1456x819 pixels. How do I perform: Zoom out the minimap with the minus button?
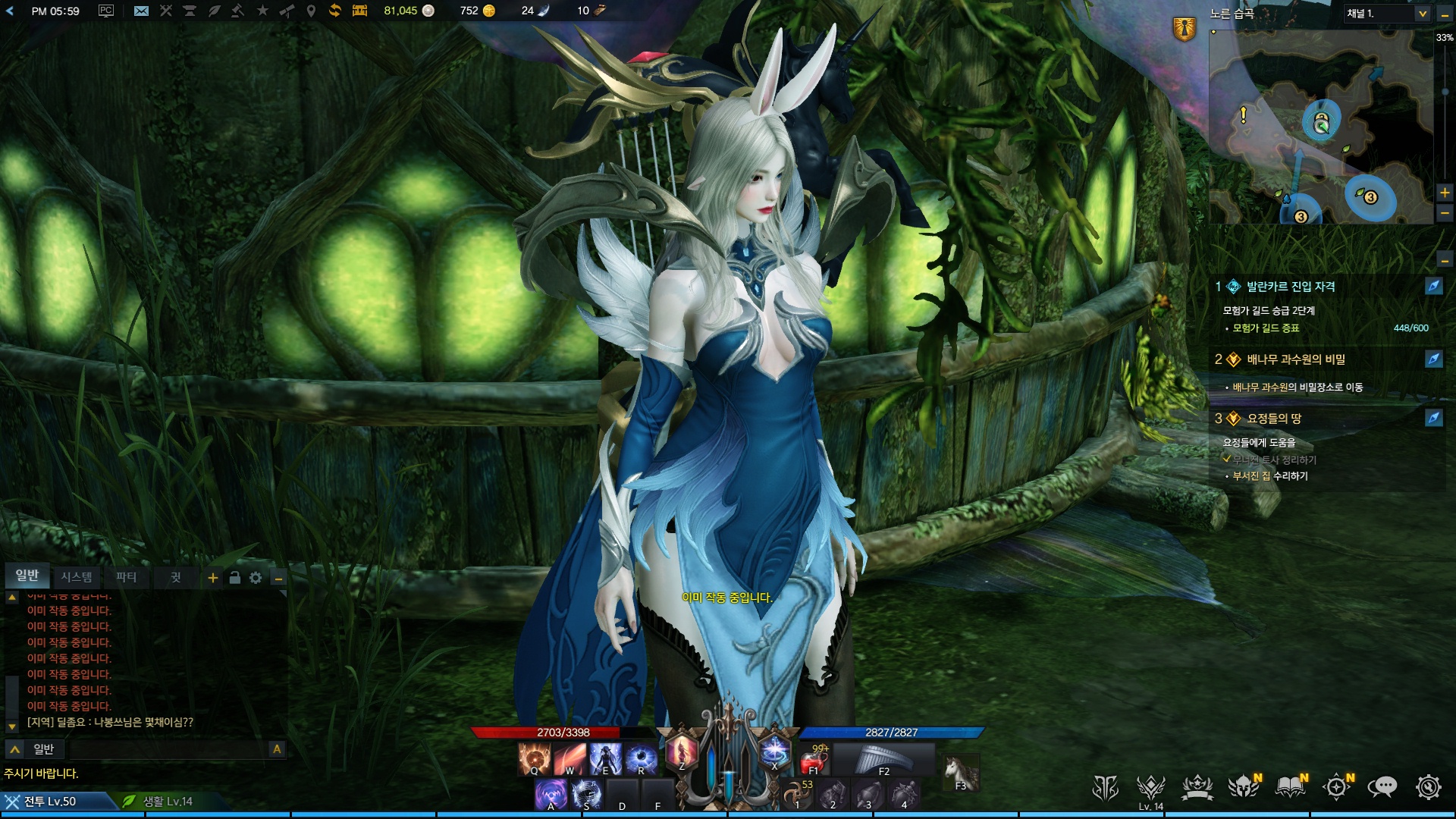pyautogui.click(x=1445, y=215)
